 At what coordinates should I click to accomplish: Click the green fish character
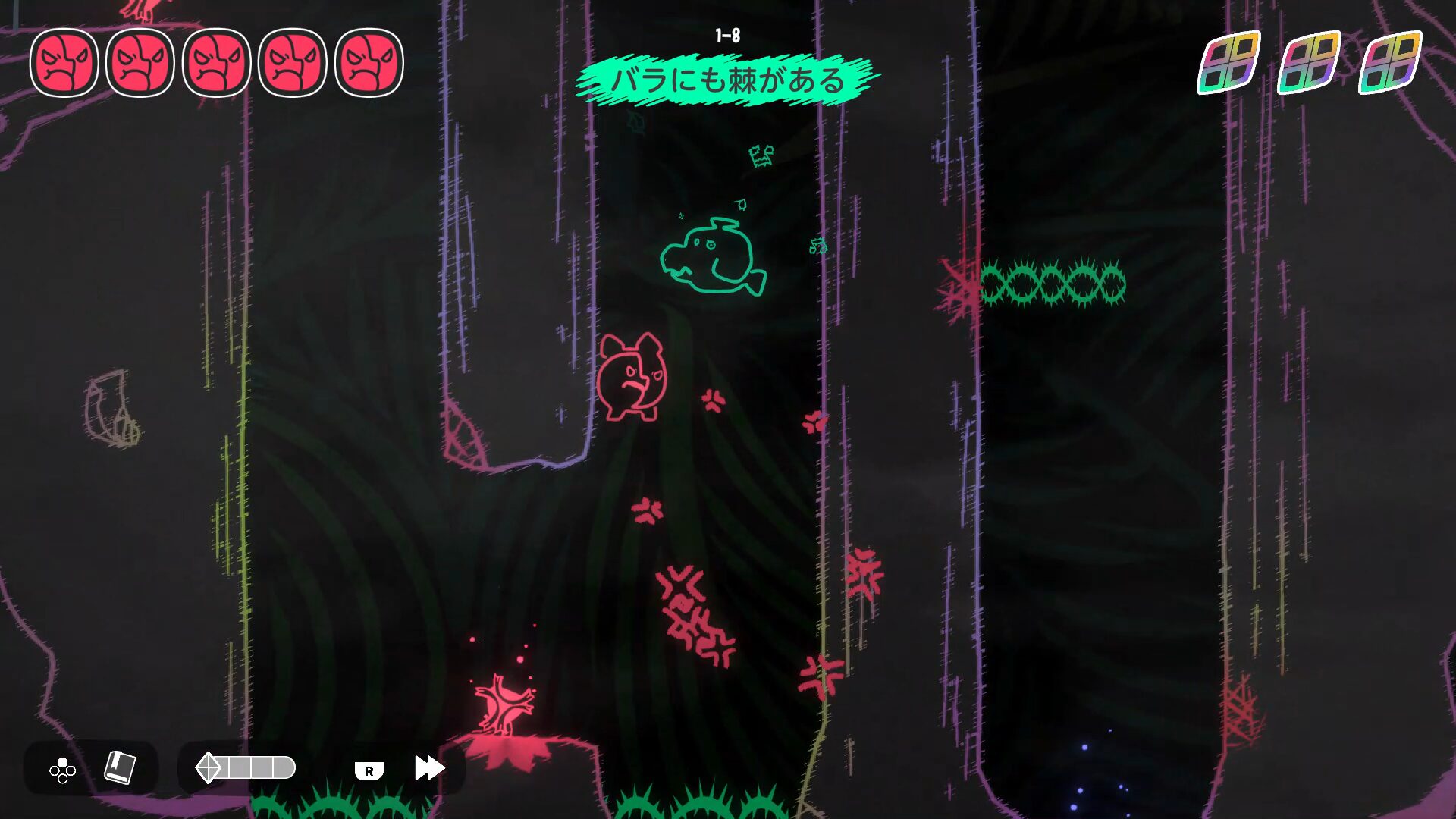point(711,258)
